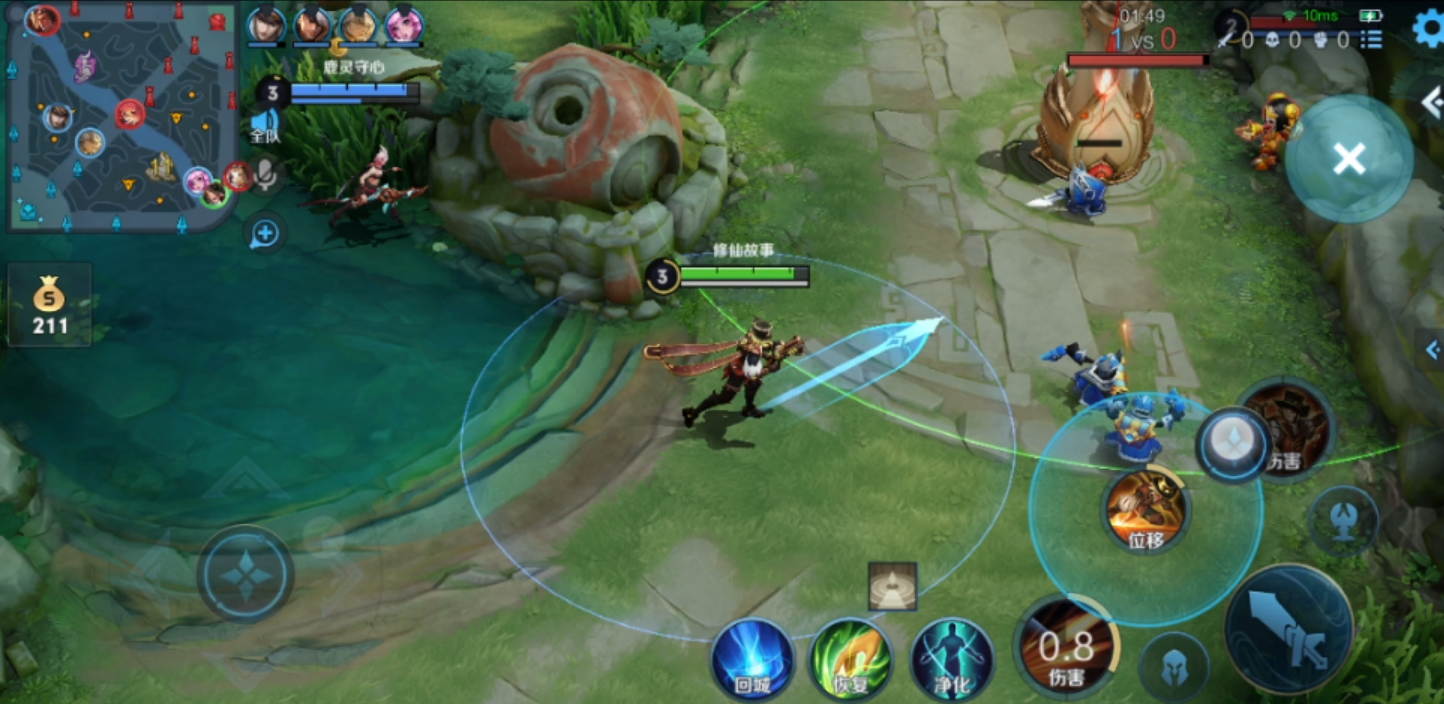
Task: Tap the movement joystick center
Action: pyautogui.click(x=245, y=575)
